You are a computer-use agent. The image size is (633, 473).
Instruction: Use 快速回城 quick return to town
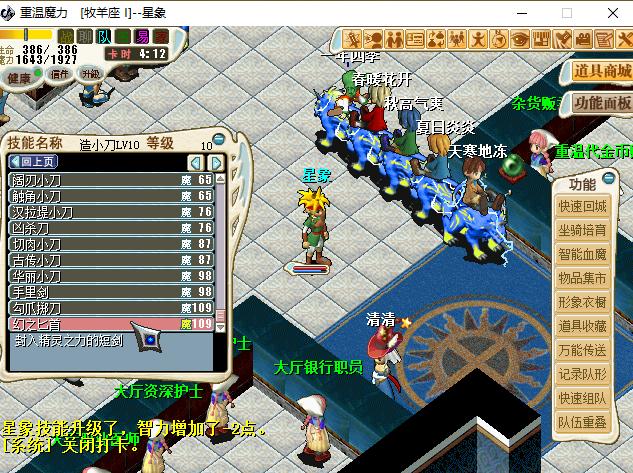click(x=583, y=206)
